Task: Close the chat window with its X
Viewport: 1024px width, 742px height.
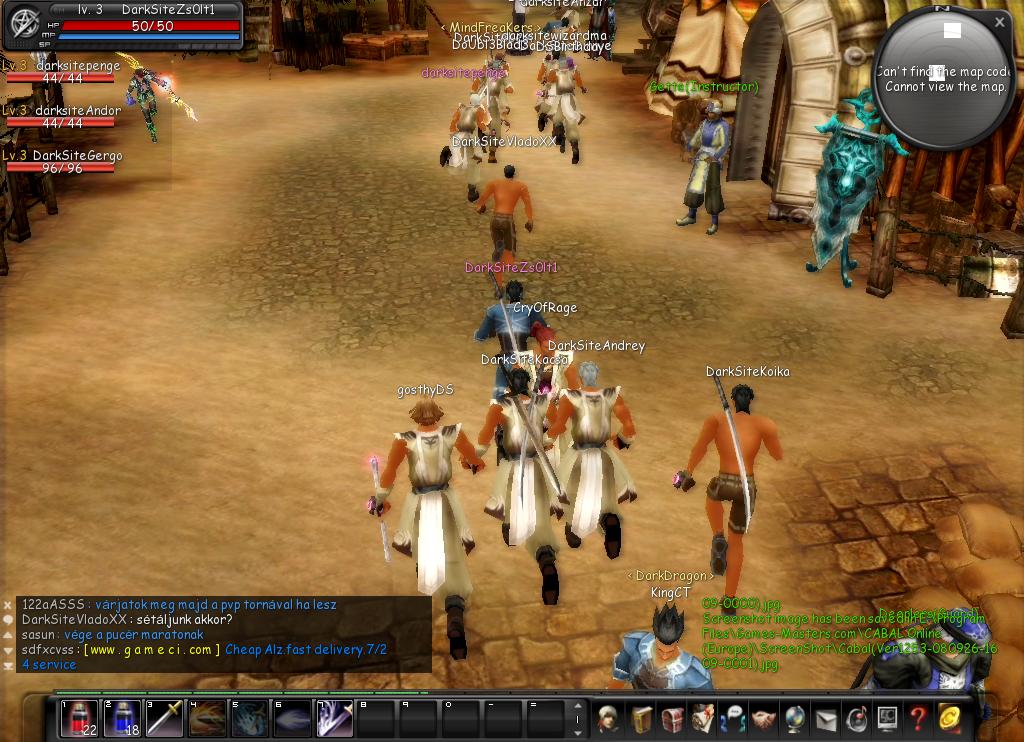Action: (x=8, y=605)
